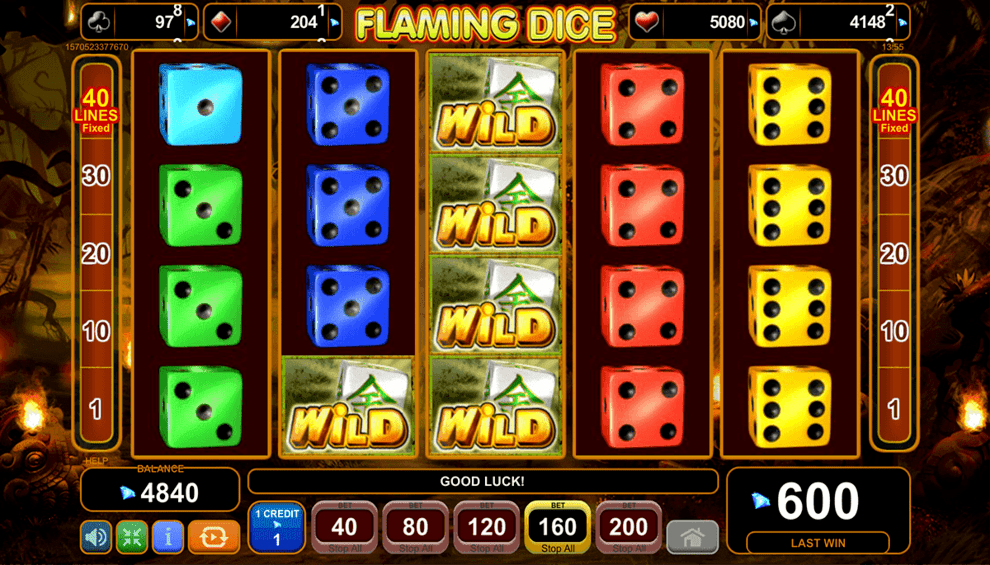Go to lobby with the home button
Image resolution: width=990 pixels, height=565 pixels.
692,537
